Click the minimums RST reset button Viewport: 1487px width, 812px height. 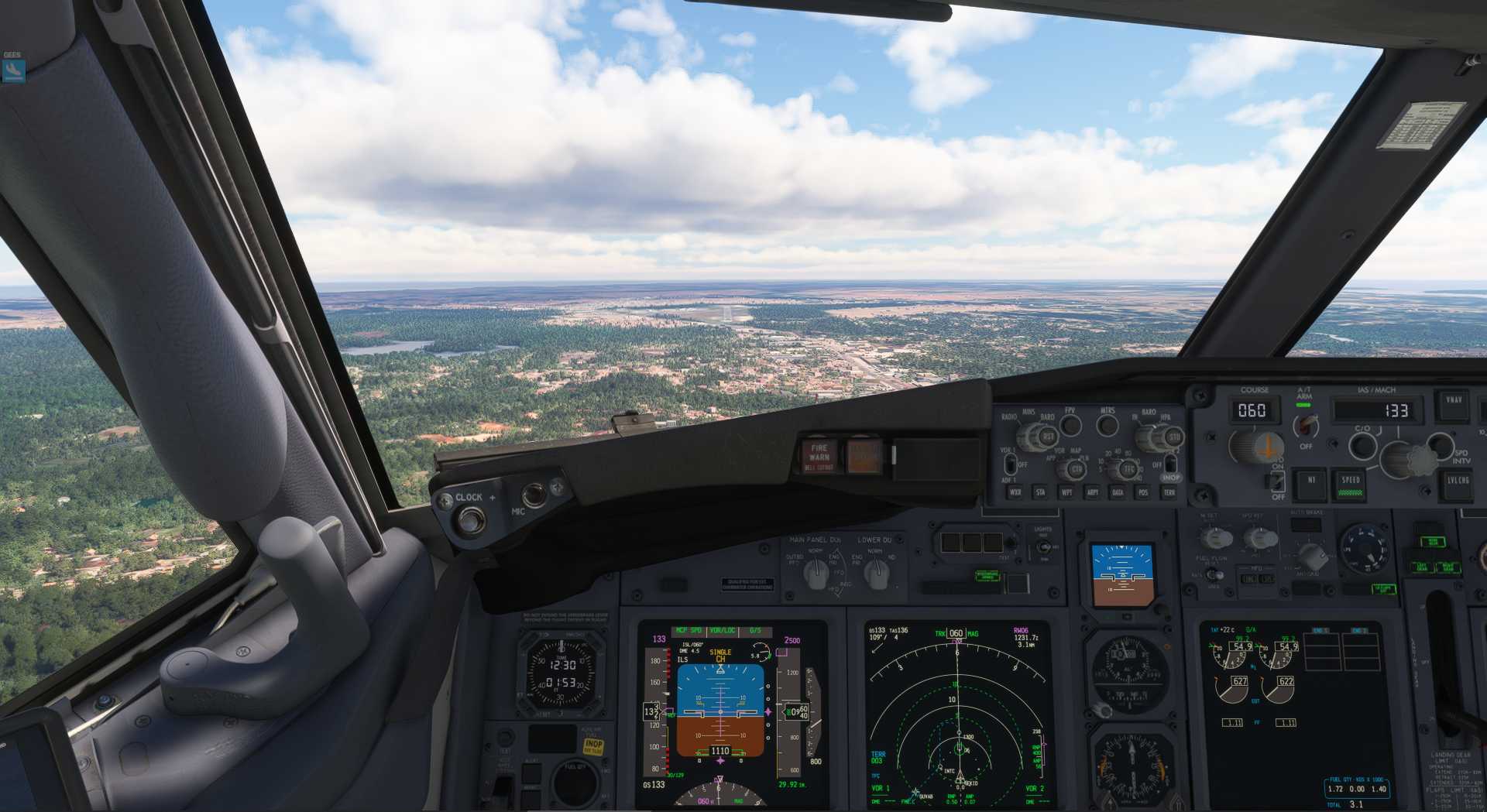tap(1048, 437)
